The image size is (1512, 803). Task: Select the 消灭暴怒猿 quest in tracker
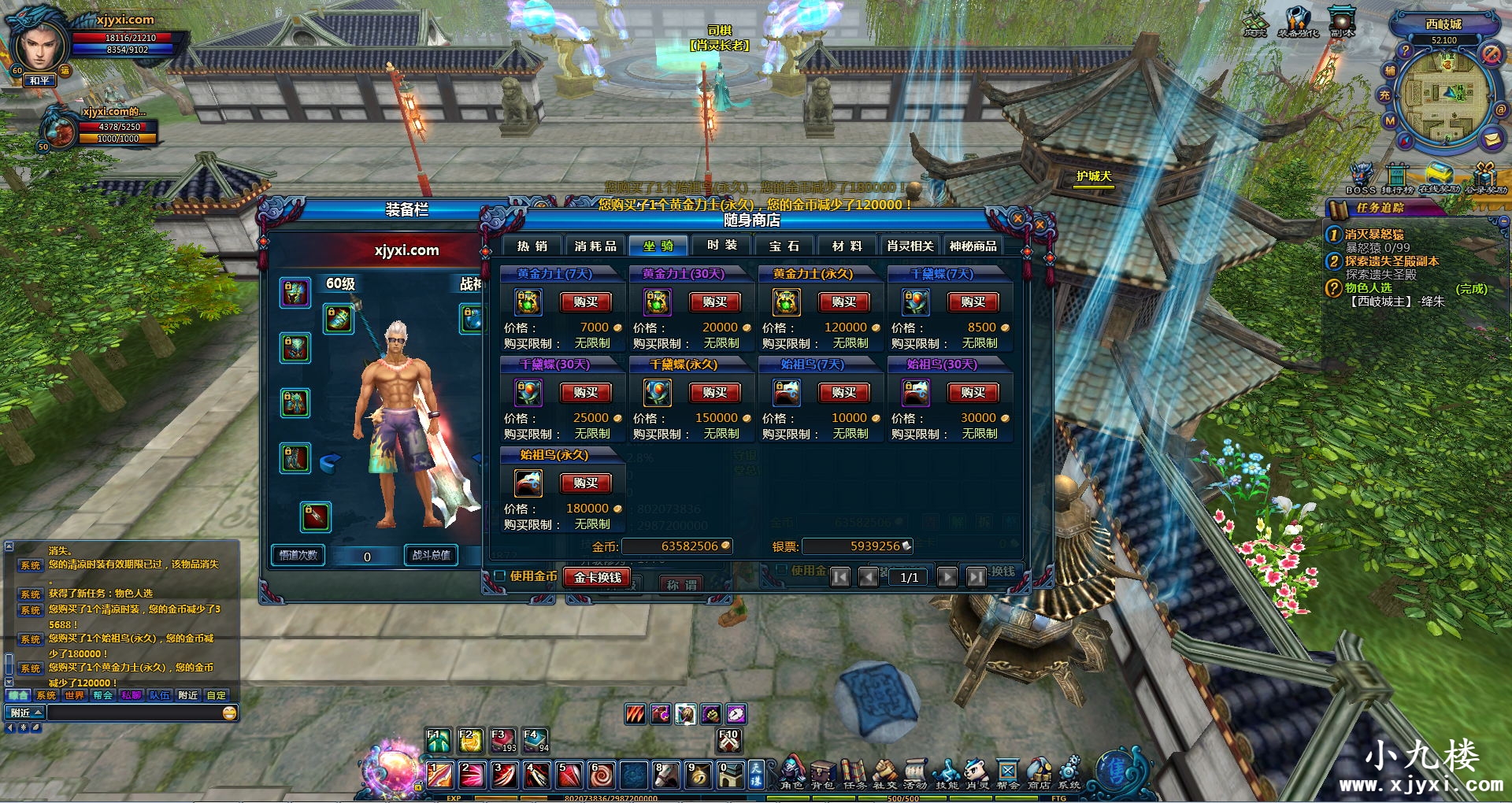pos(1373,235)
